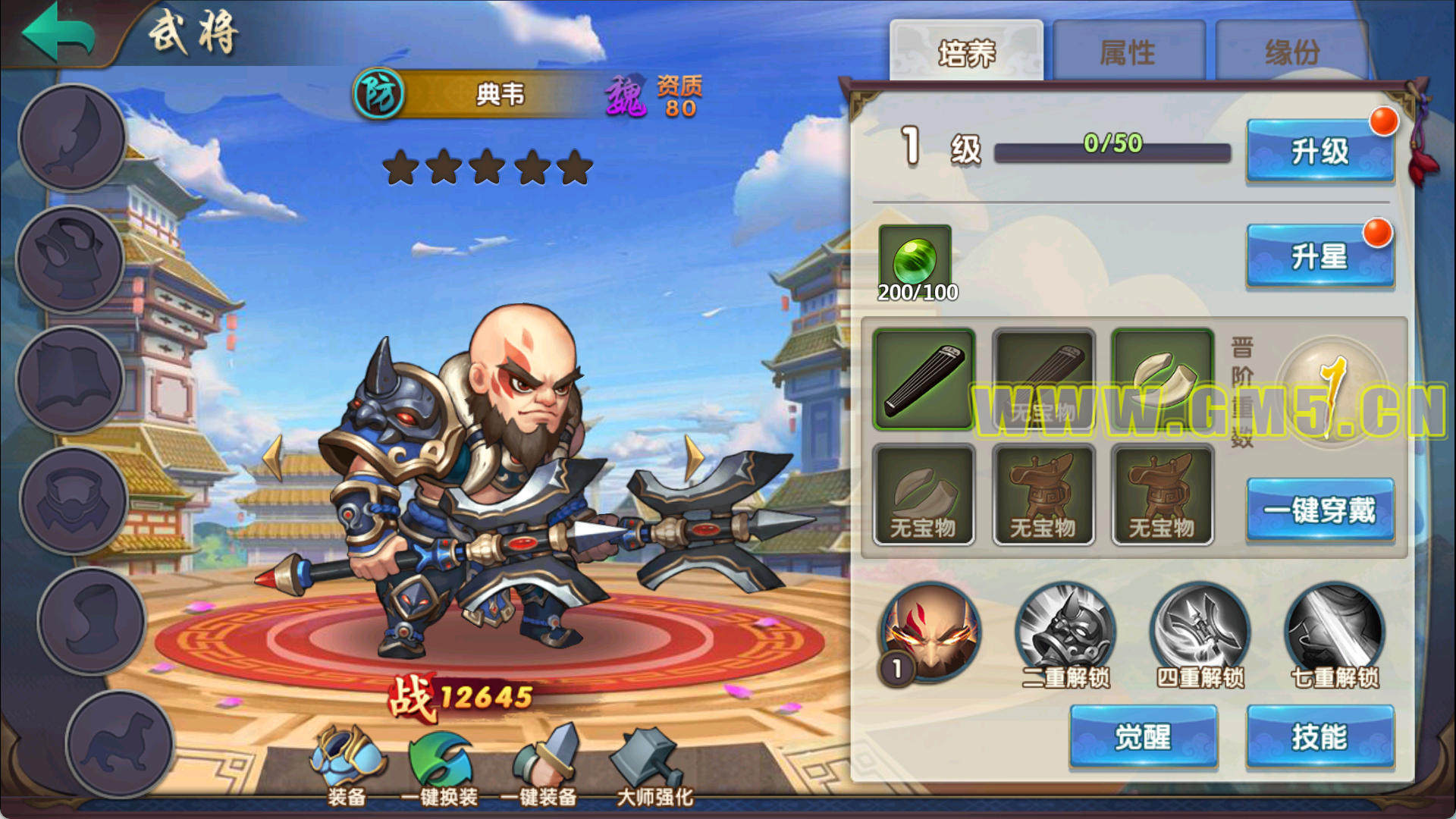Select the equipped zither treasure slot

(x=924, y=379)
